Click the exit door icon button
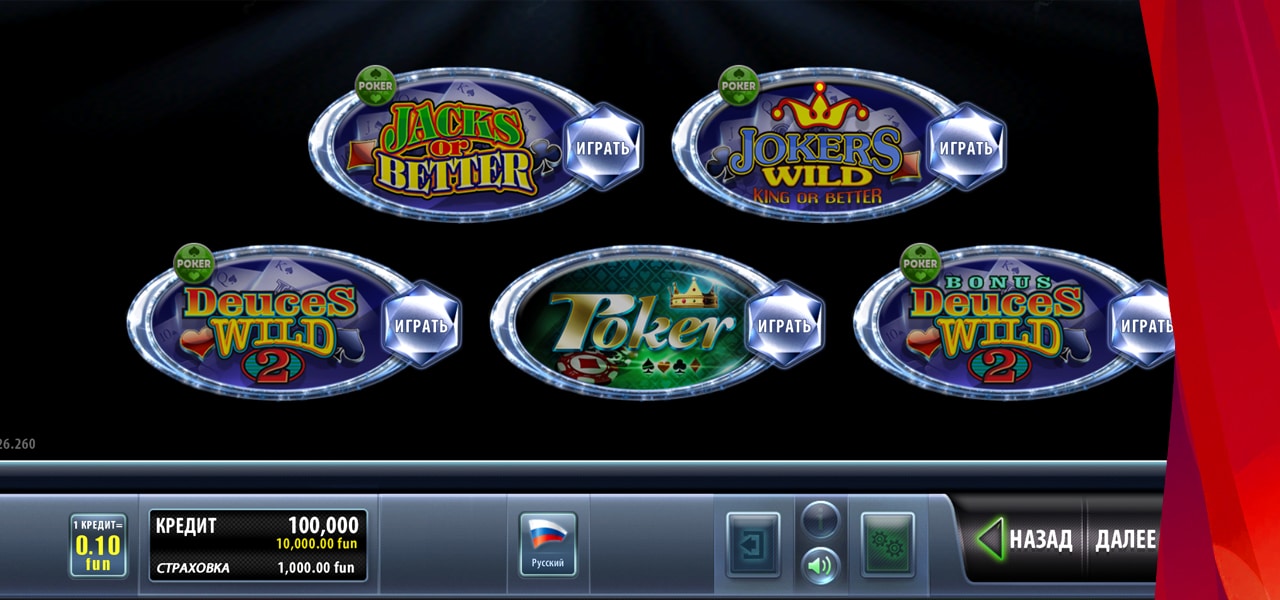This screenshot has height=600, width=1280. 752,545
